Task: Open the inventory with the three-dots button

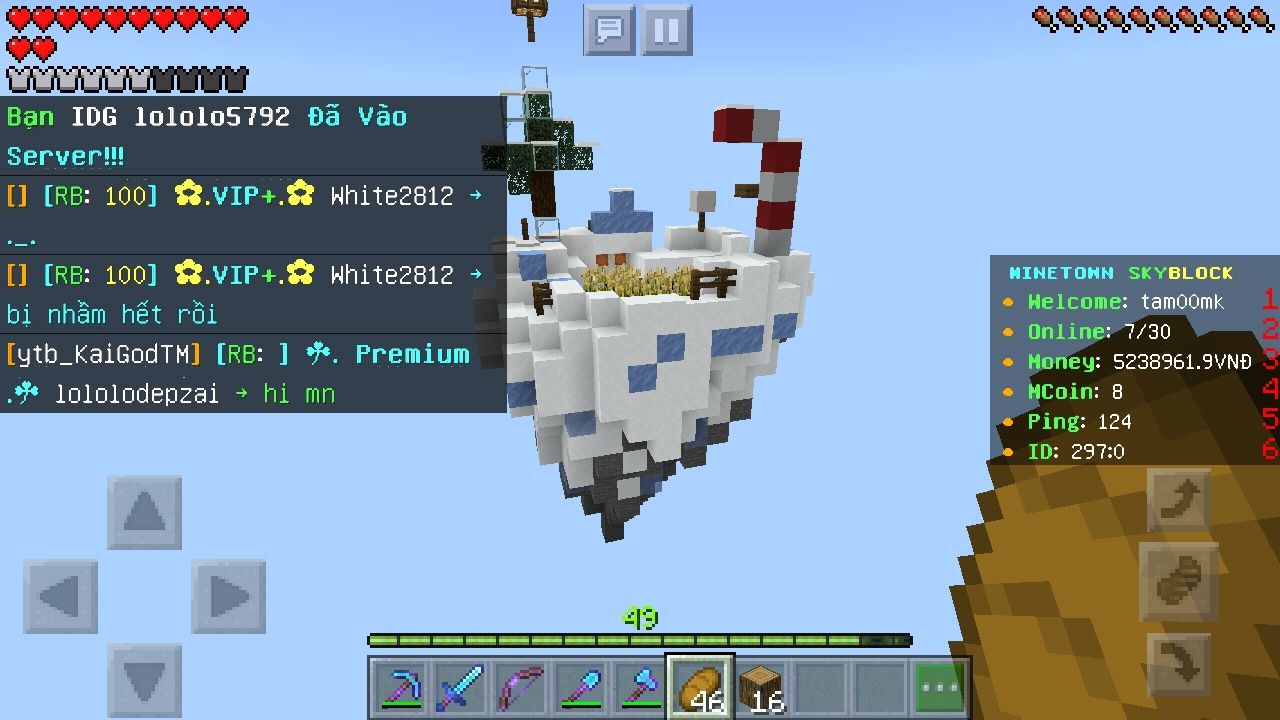Action: pyautogui.click(x=940, y=687)
